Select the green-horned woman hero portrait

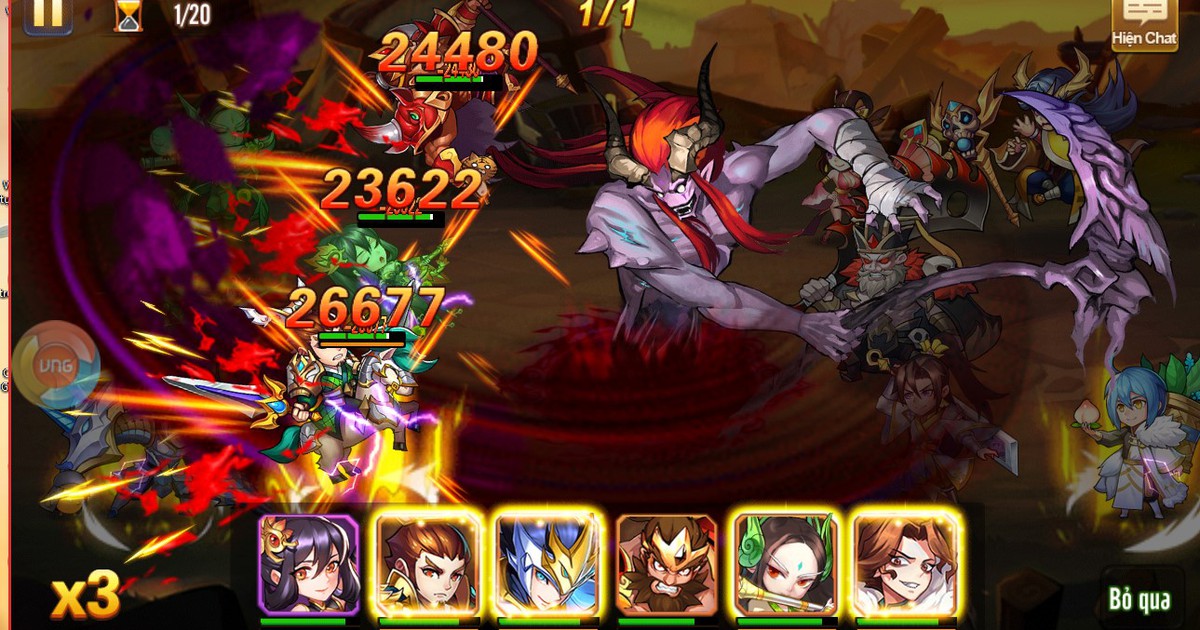pyautogui.click(x=785, y=565)
